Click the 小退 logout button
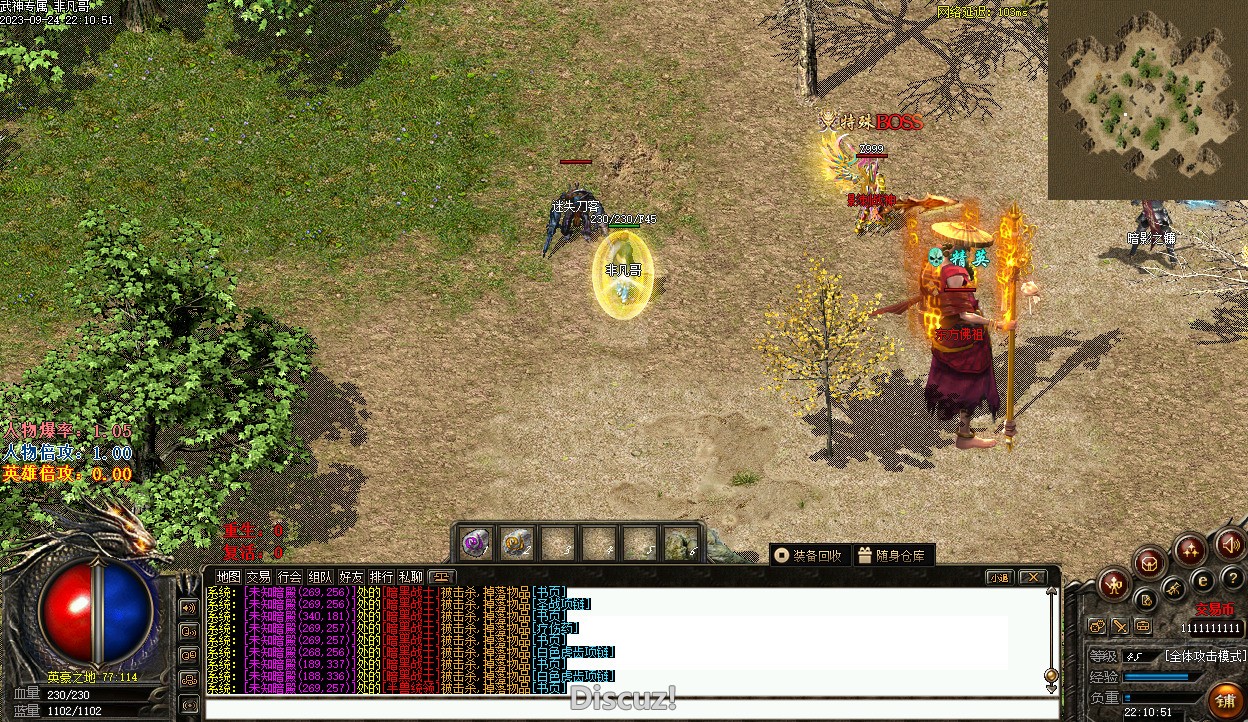This screenshot has height=722, width=1248. click(x=999, y=577)
